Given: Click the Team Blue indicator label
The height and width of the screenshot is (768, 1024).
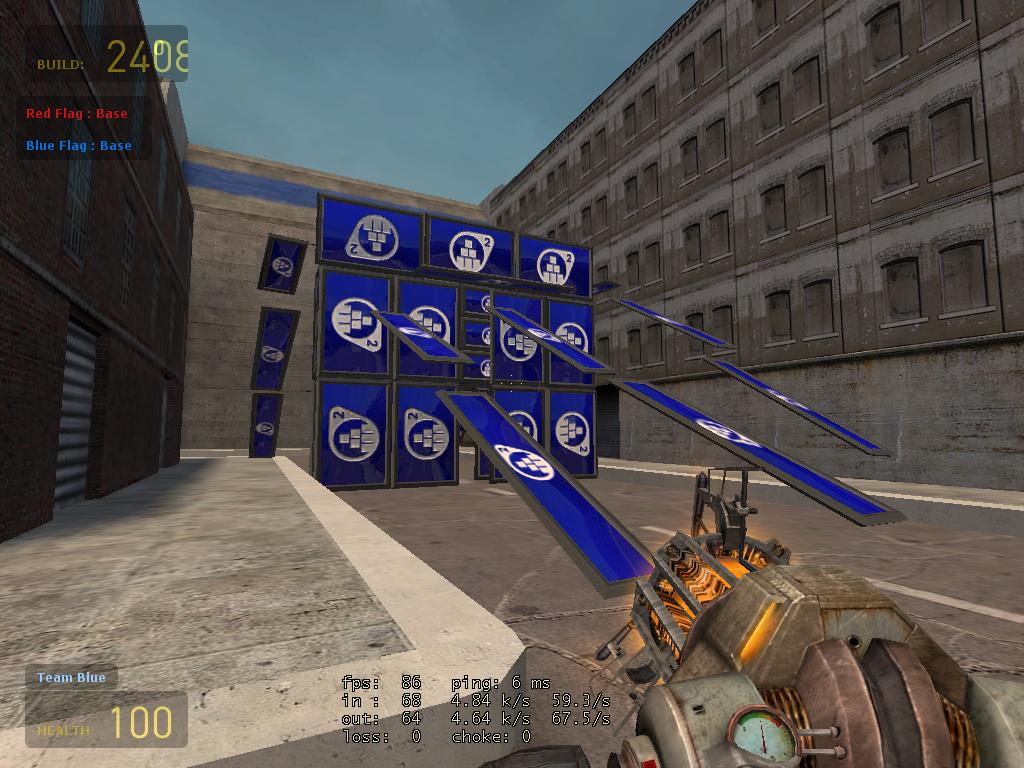Looking at the screenshot, I should coord(71,678).
